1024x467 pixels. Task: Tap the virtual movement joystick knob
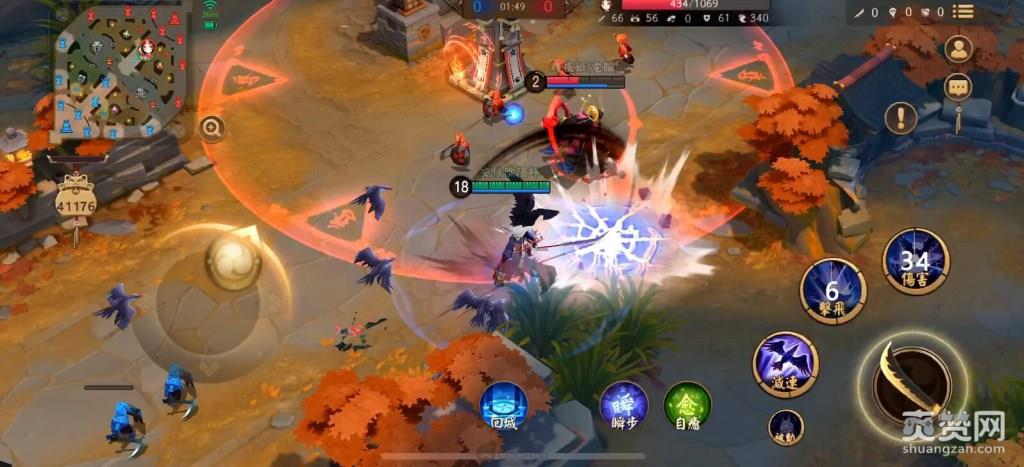point(233,262)
